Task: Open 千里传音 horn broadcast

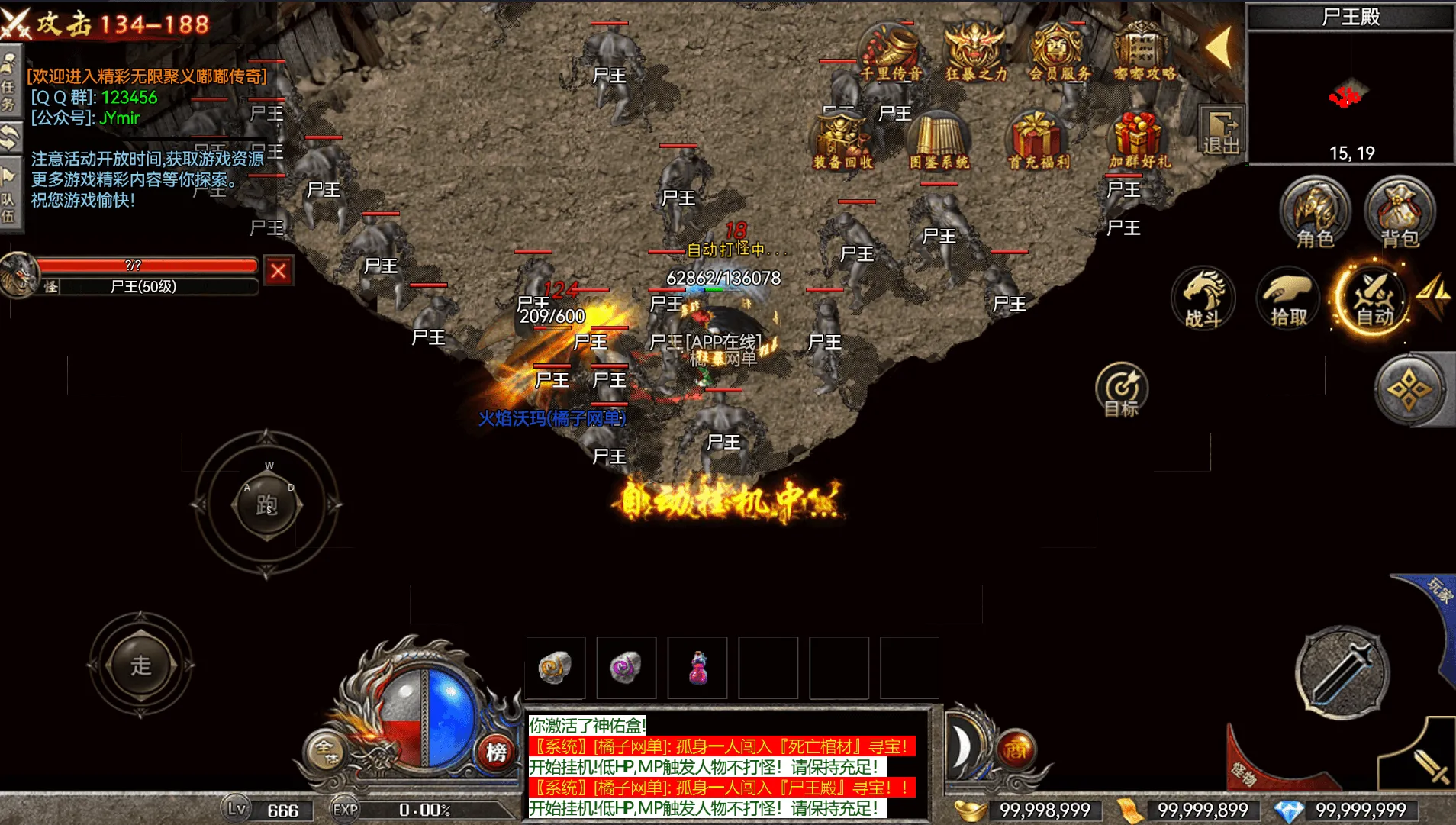Action: 891,52
